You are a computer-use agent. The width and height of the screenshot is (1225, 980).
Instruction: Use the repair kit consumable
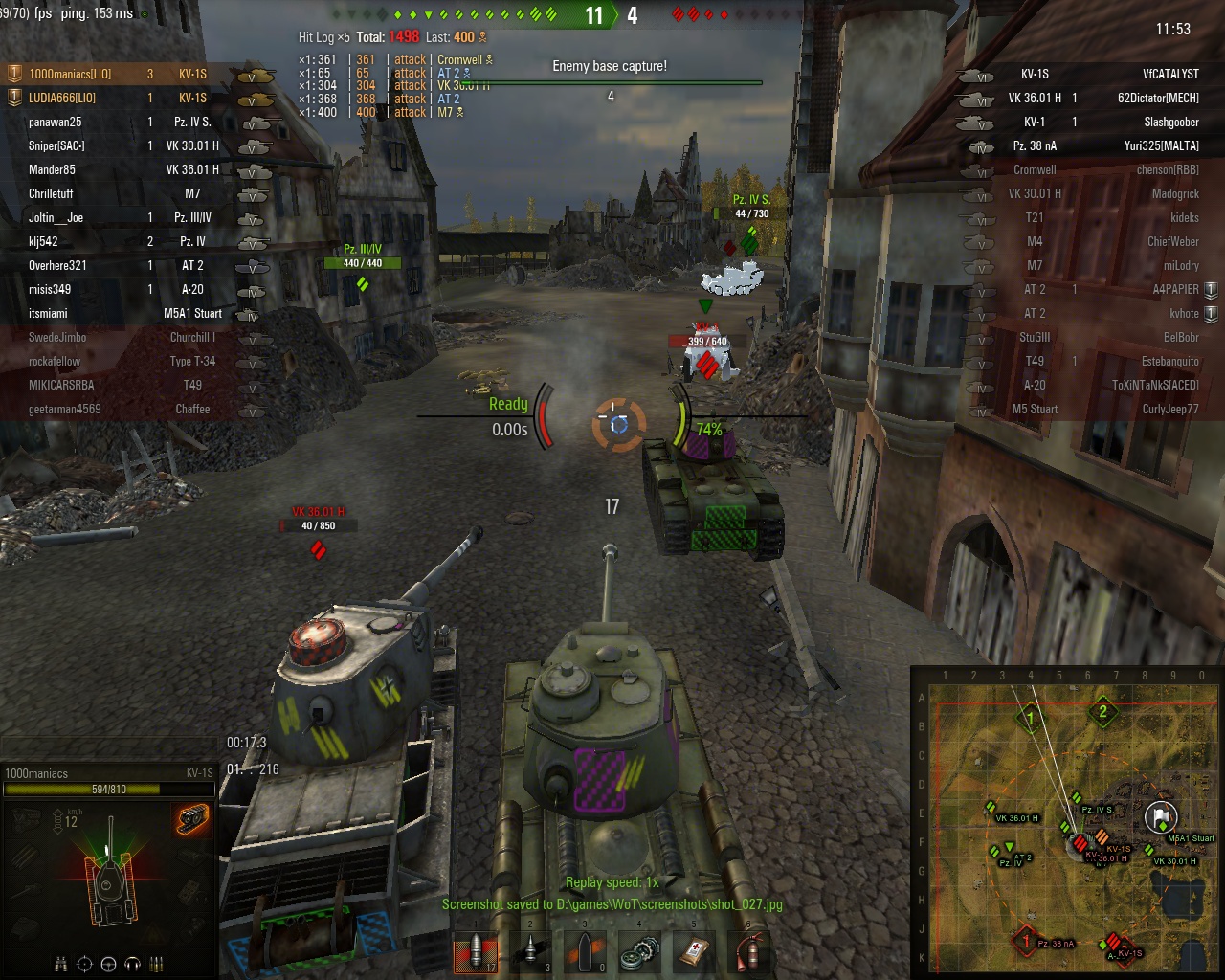639,952
